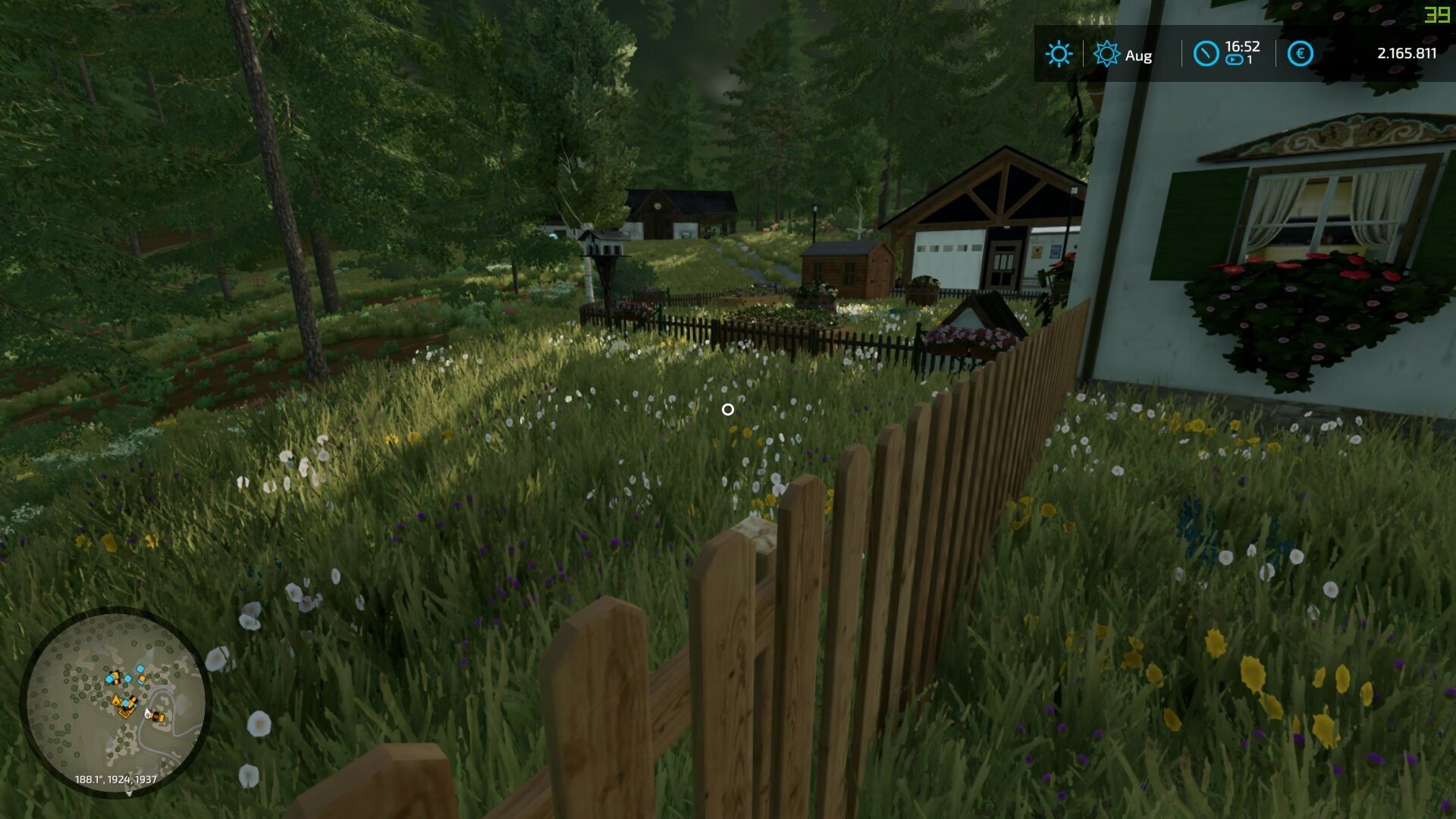1456x819 pixels.
Task: Open the circular minimap
Action: coord(115,701)
